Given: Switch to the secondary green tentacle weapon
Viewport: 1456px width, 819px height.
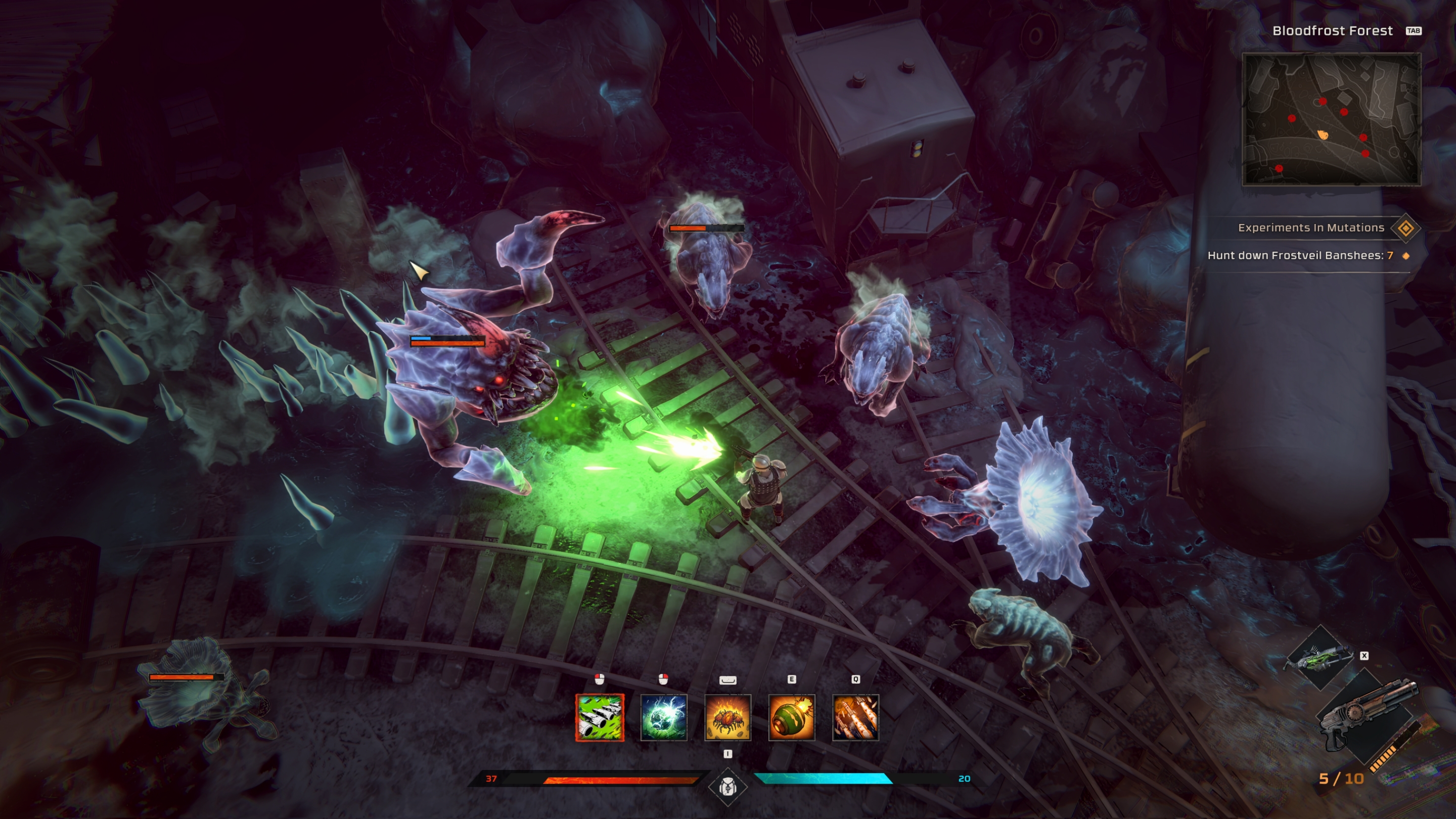Looking at the screenshot, I should coord(1320,658).
